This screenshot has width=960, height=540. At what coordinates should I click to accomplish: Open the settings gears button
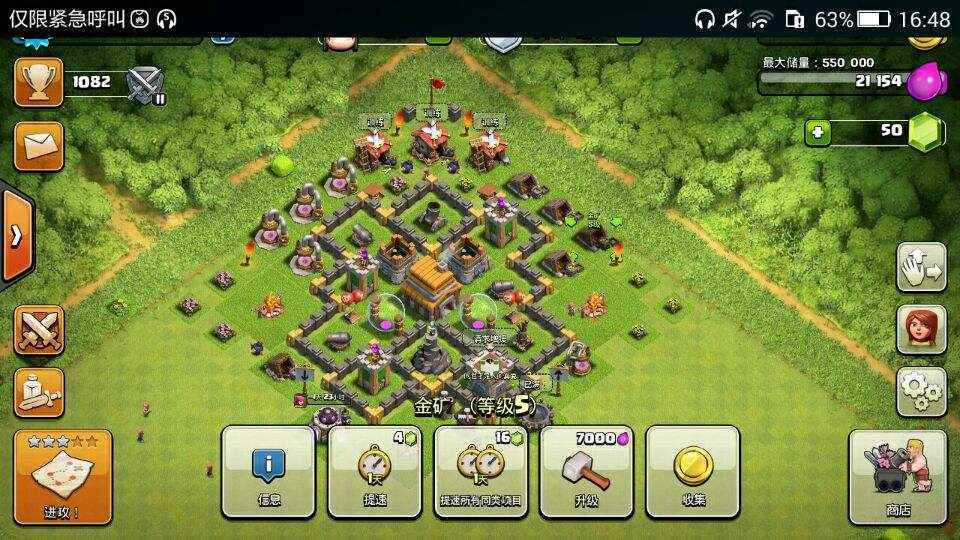pyautogui.click(x=921, y=392)
